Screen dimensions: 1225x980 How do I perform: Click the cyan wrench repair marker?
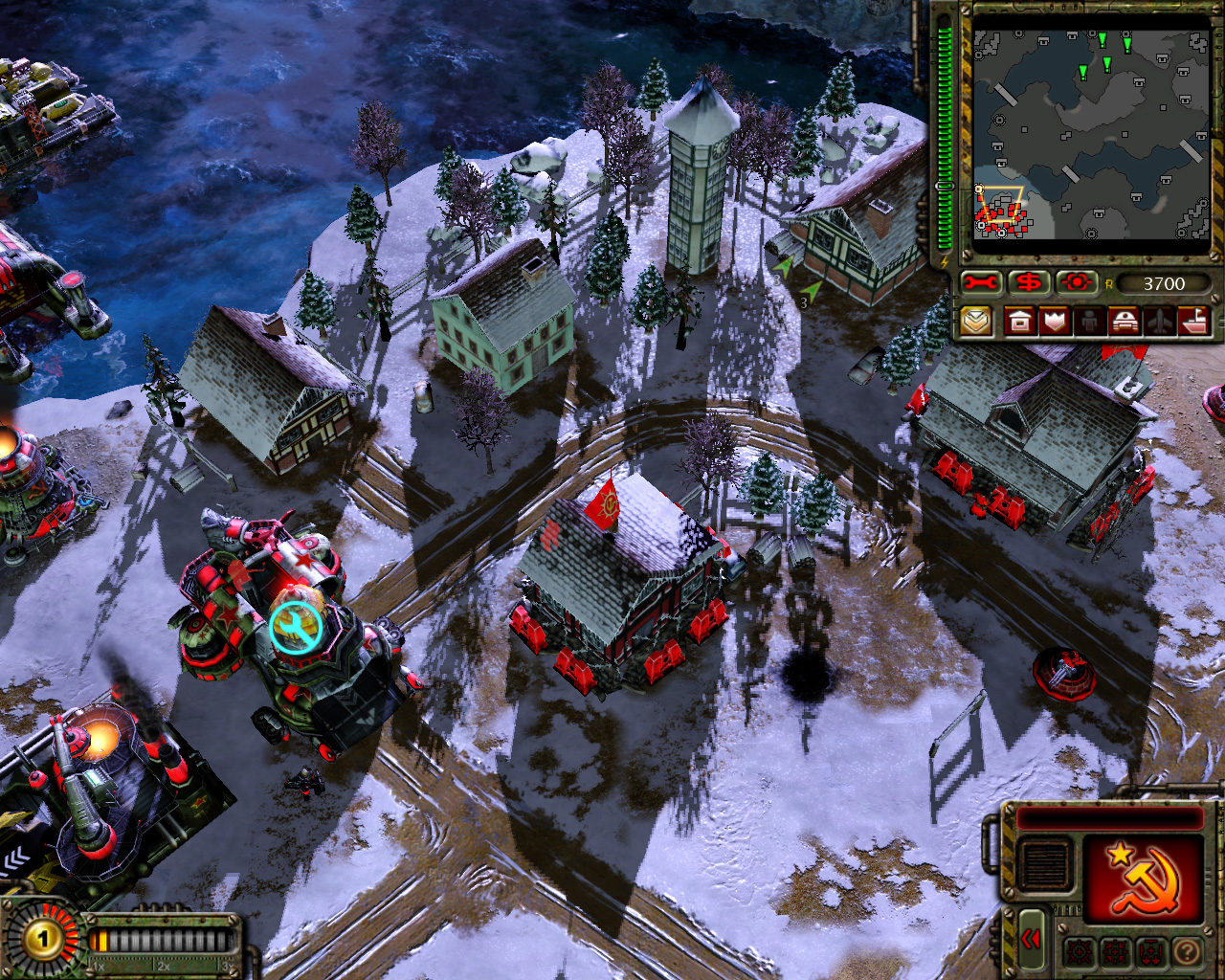[295, 628]
